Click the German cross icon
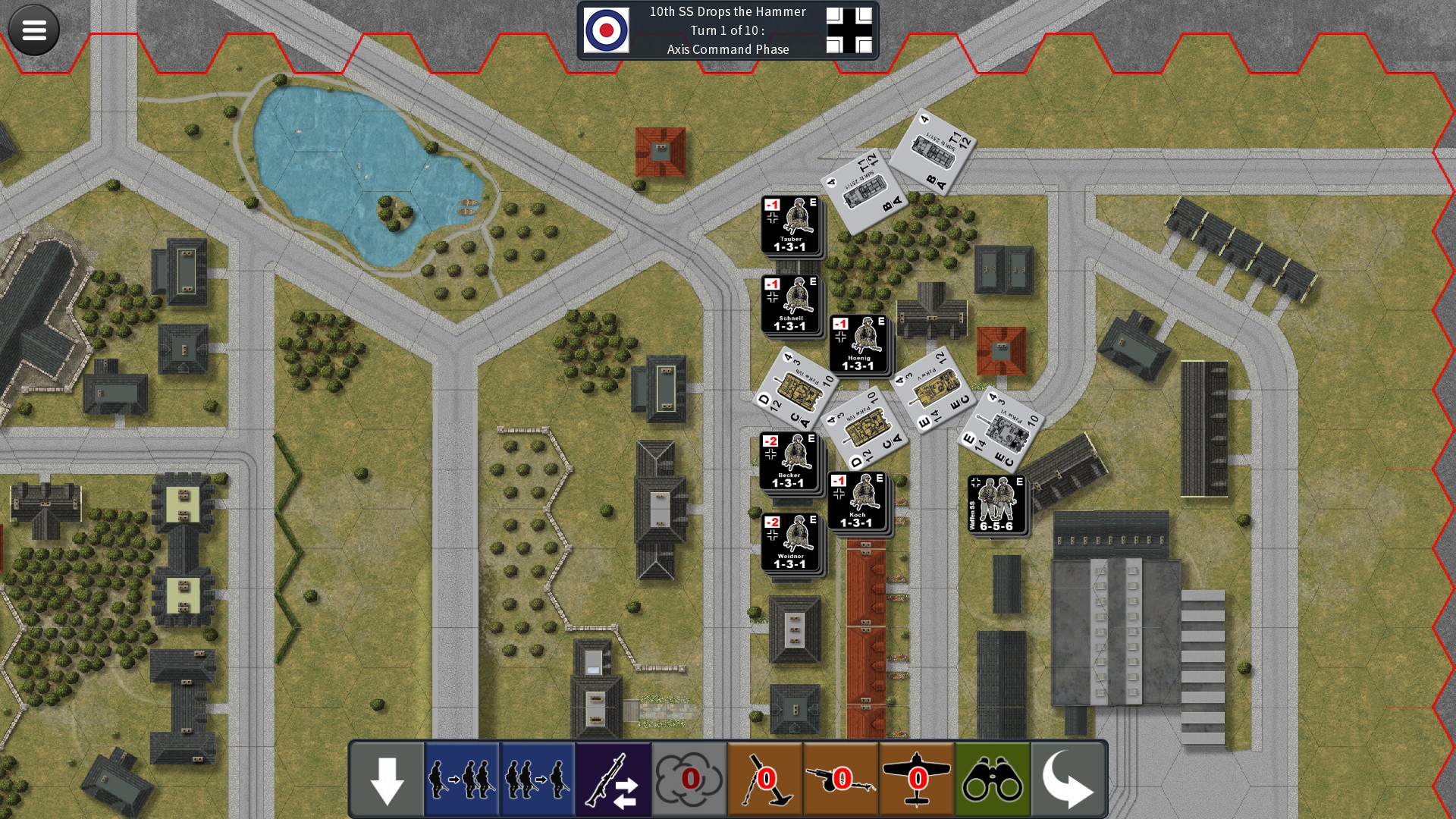Screen dimensions: 1456x819 coord(849,30)
